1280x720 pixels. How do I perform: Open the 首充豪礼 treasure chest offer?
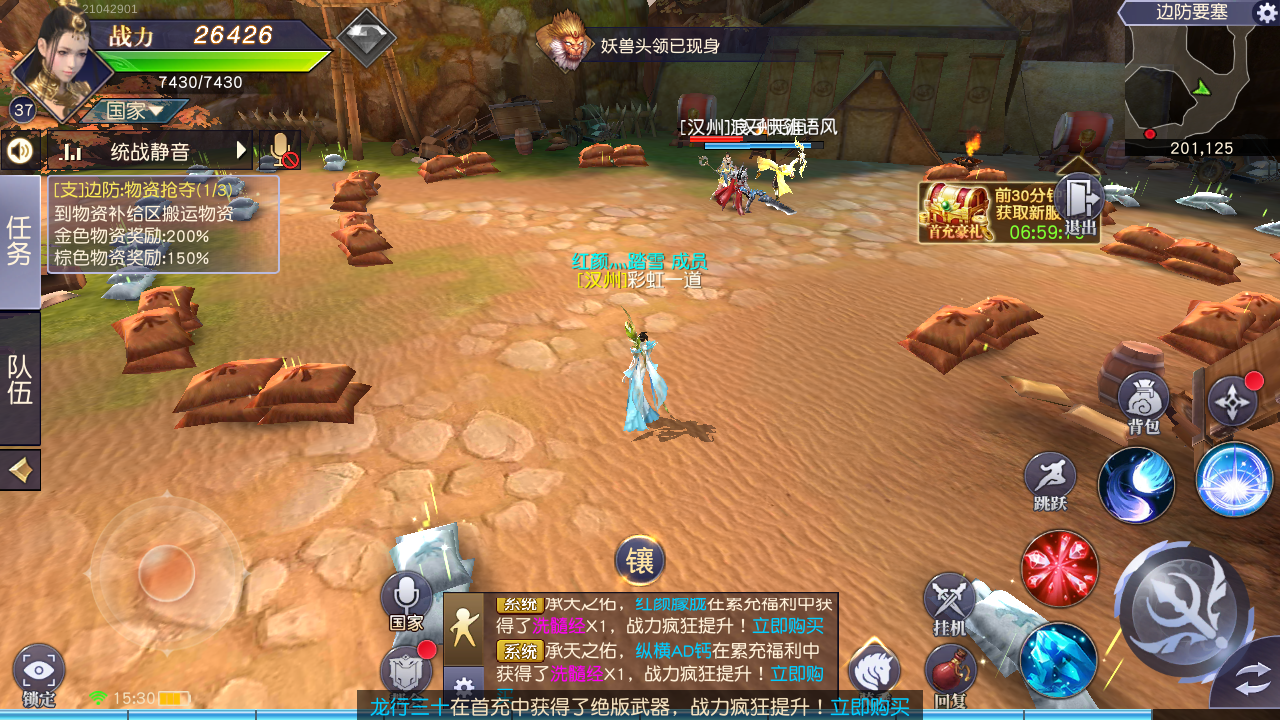tap(957, 211)
